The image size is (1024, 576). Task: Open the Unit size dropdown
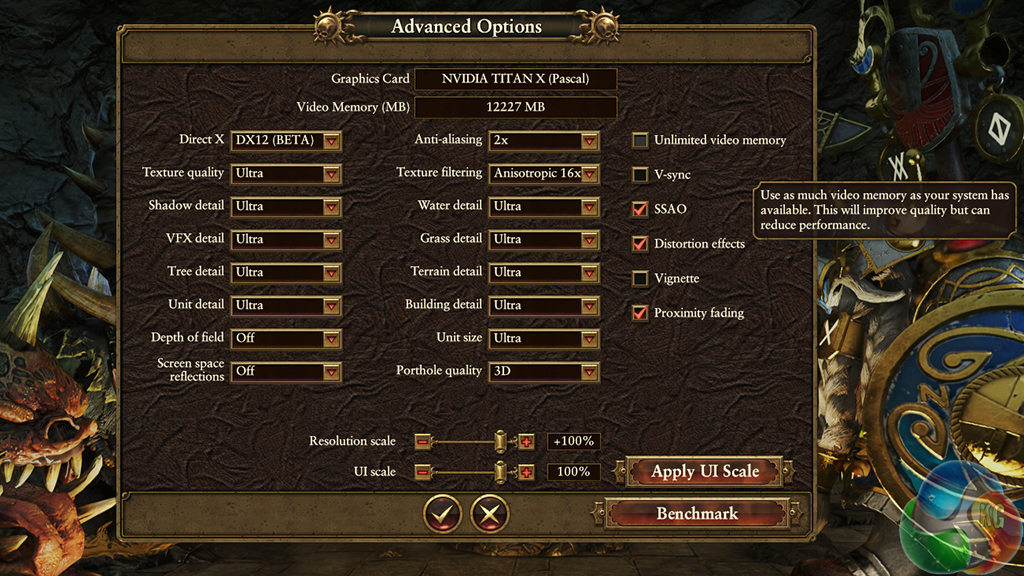tap(544, 338)
